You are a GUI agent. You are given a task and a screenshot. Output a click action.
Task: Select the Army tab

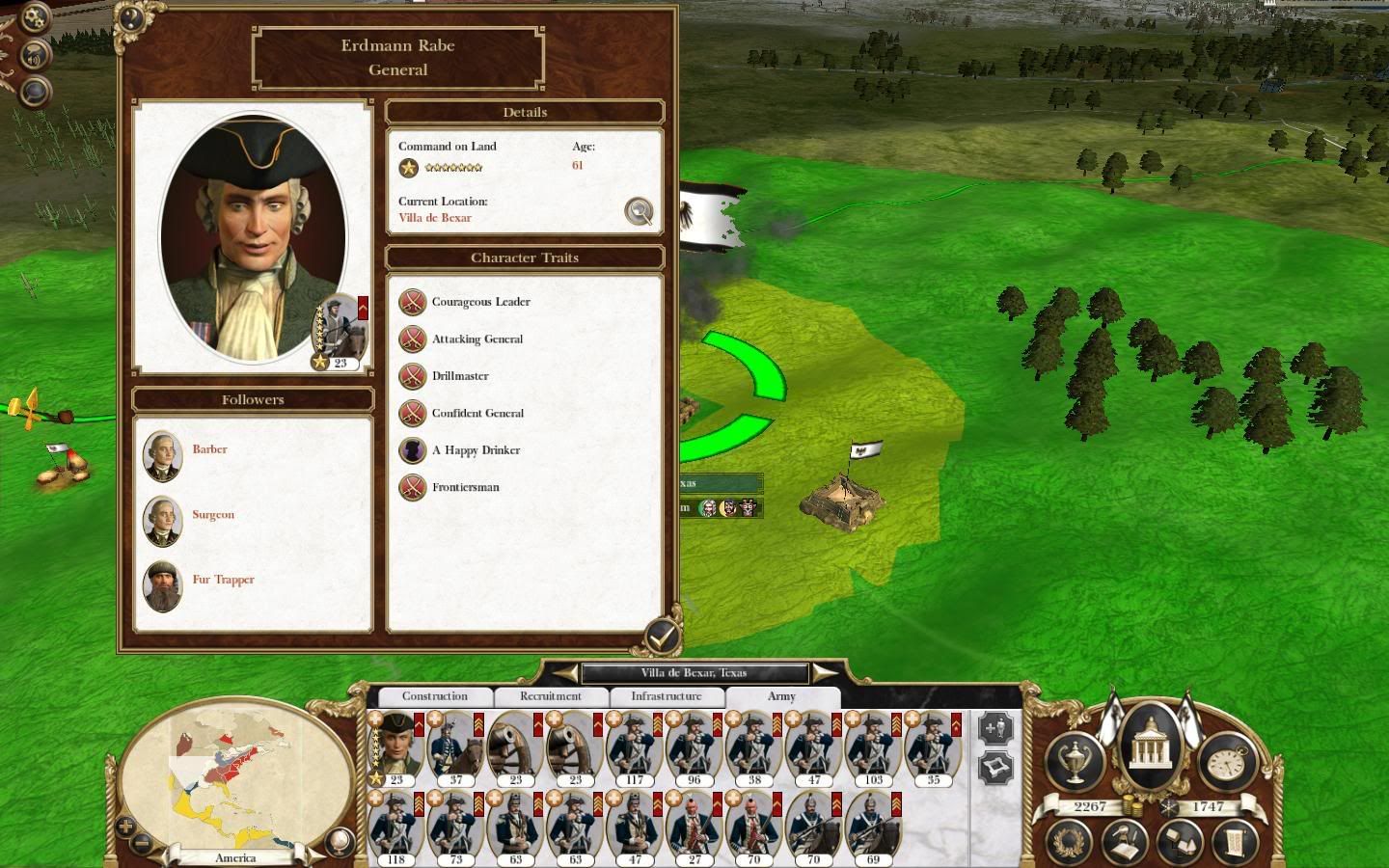781,696
